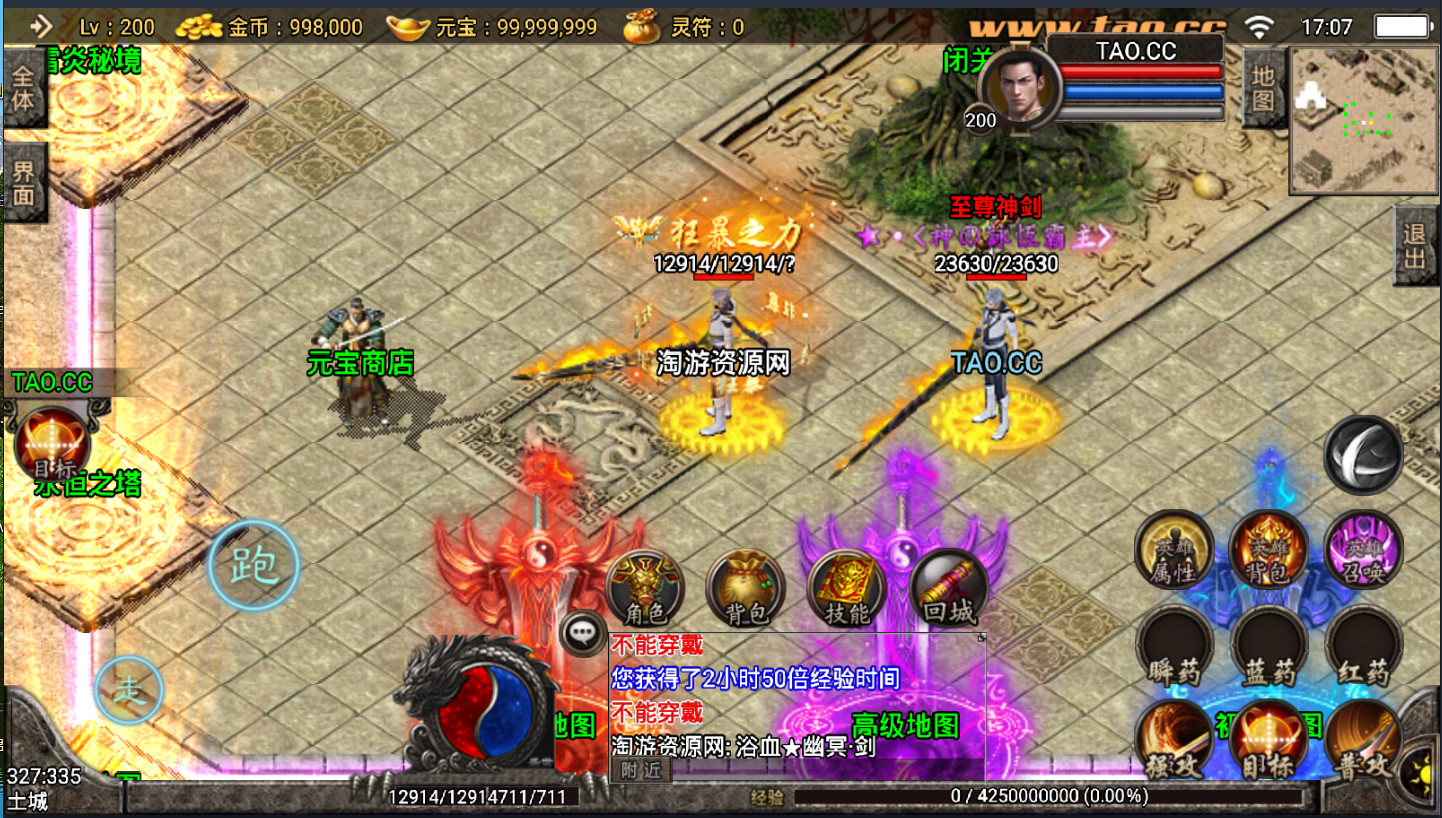Open the 角色 character menu
The image size is (1442, 818).
click(x=645, y=586)
